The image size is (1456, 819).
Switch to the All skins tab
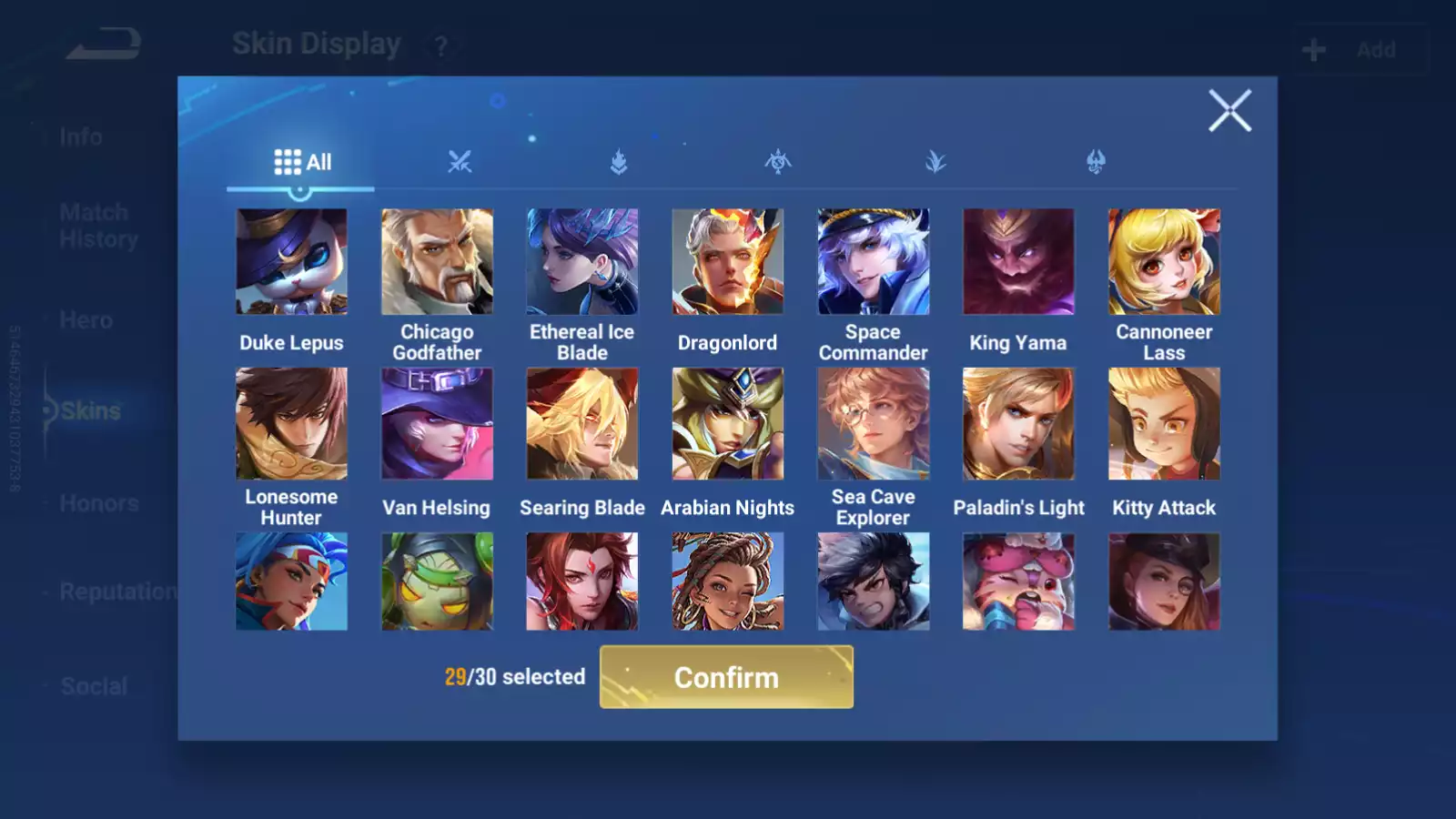pos(302,163)
